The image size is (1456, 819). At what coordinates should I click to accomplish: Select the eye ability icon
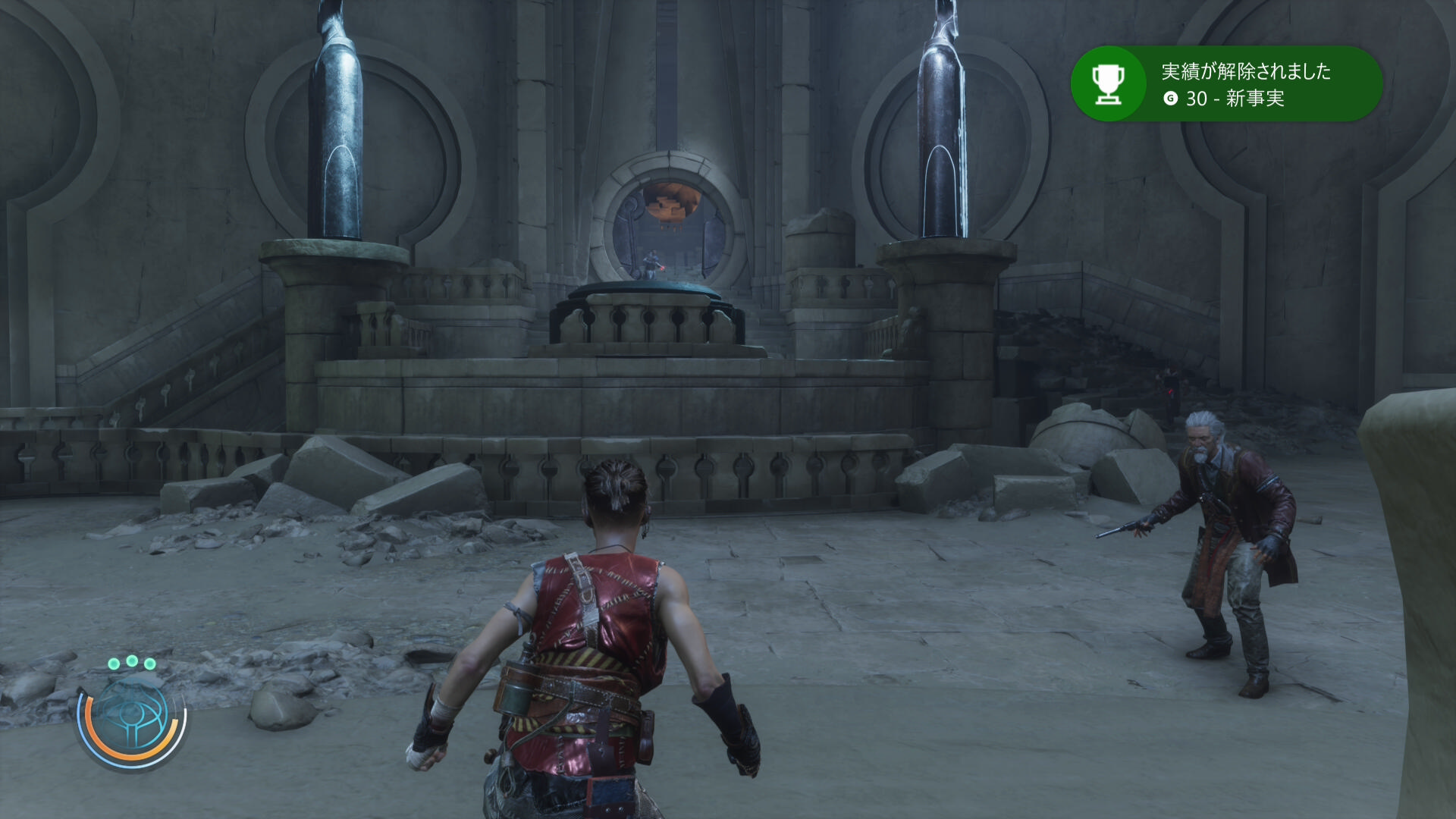tap(132, 718)
